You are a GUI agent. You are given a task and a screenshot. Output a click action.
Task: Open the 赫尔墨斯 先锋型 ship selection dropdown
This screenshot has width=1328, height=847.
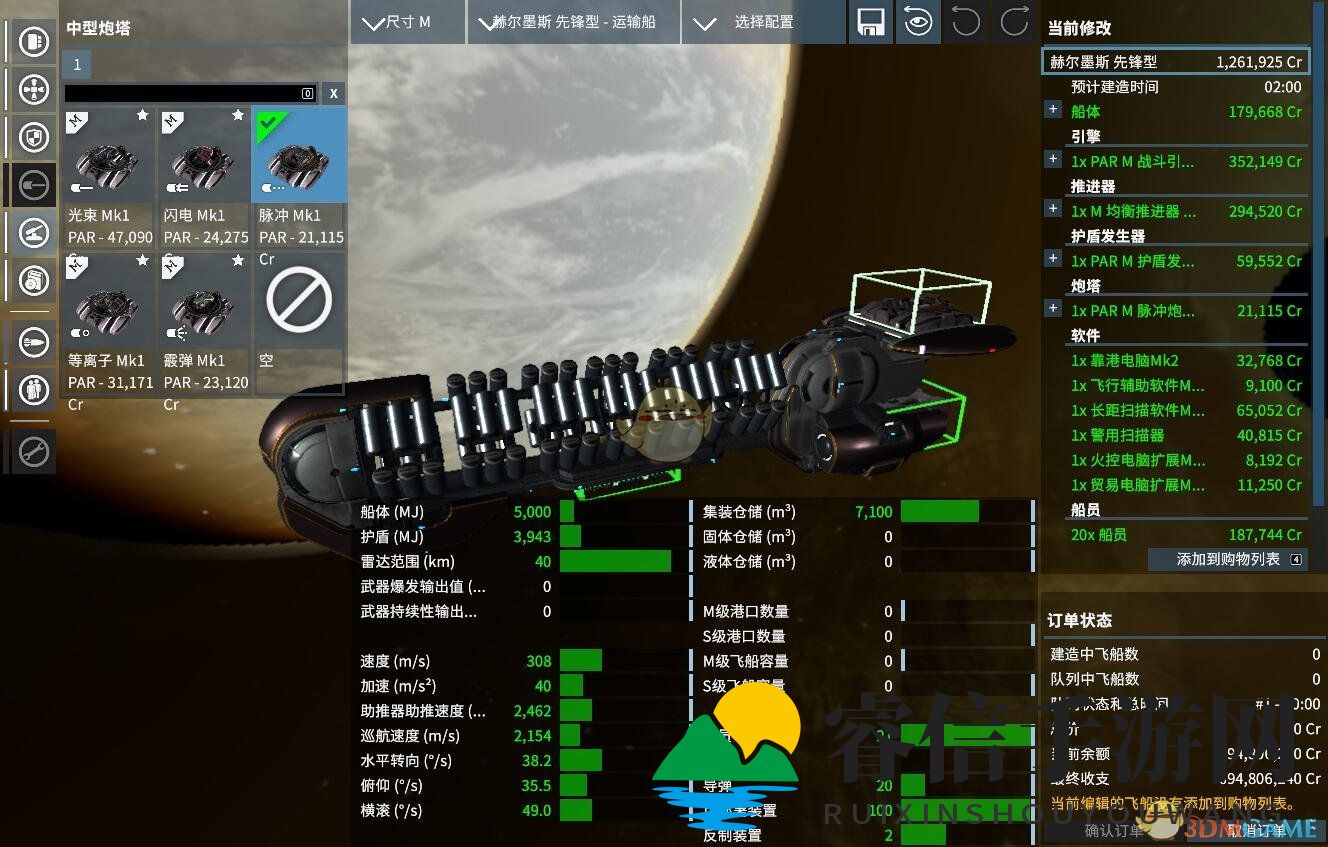(x=573, y=22)
